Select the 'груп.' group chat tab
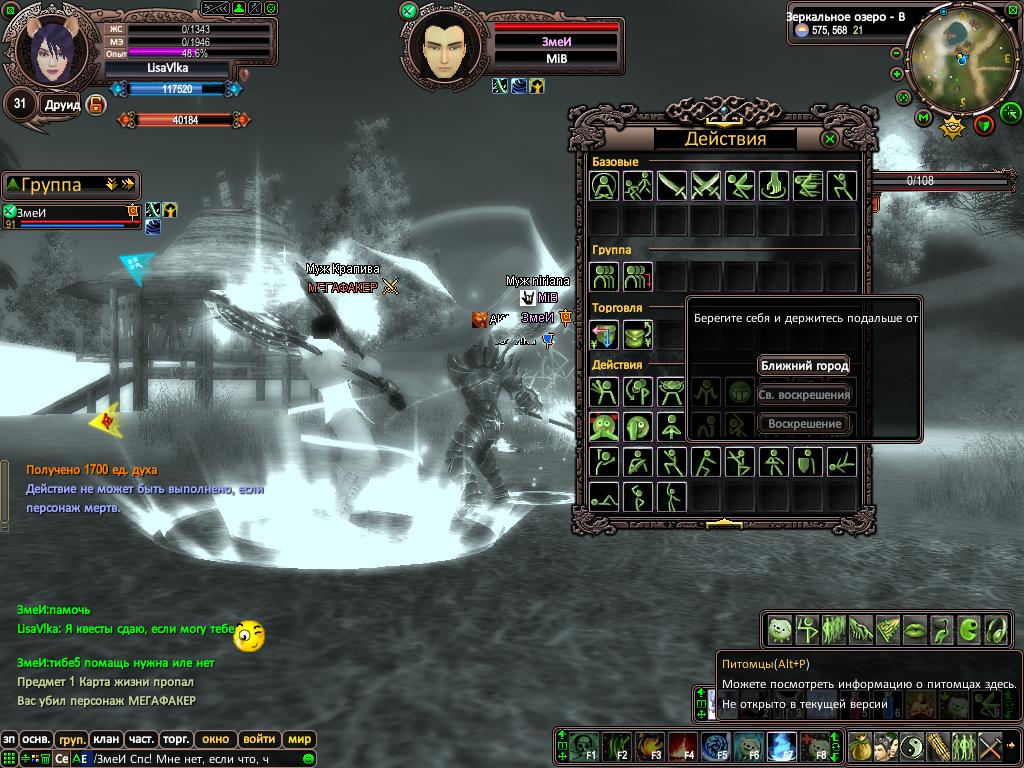The width and height of the screenshot is (1024, 768). [71, 740]
